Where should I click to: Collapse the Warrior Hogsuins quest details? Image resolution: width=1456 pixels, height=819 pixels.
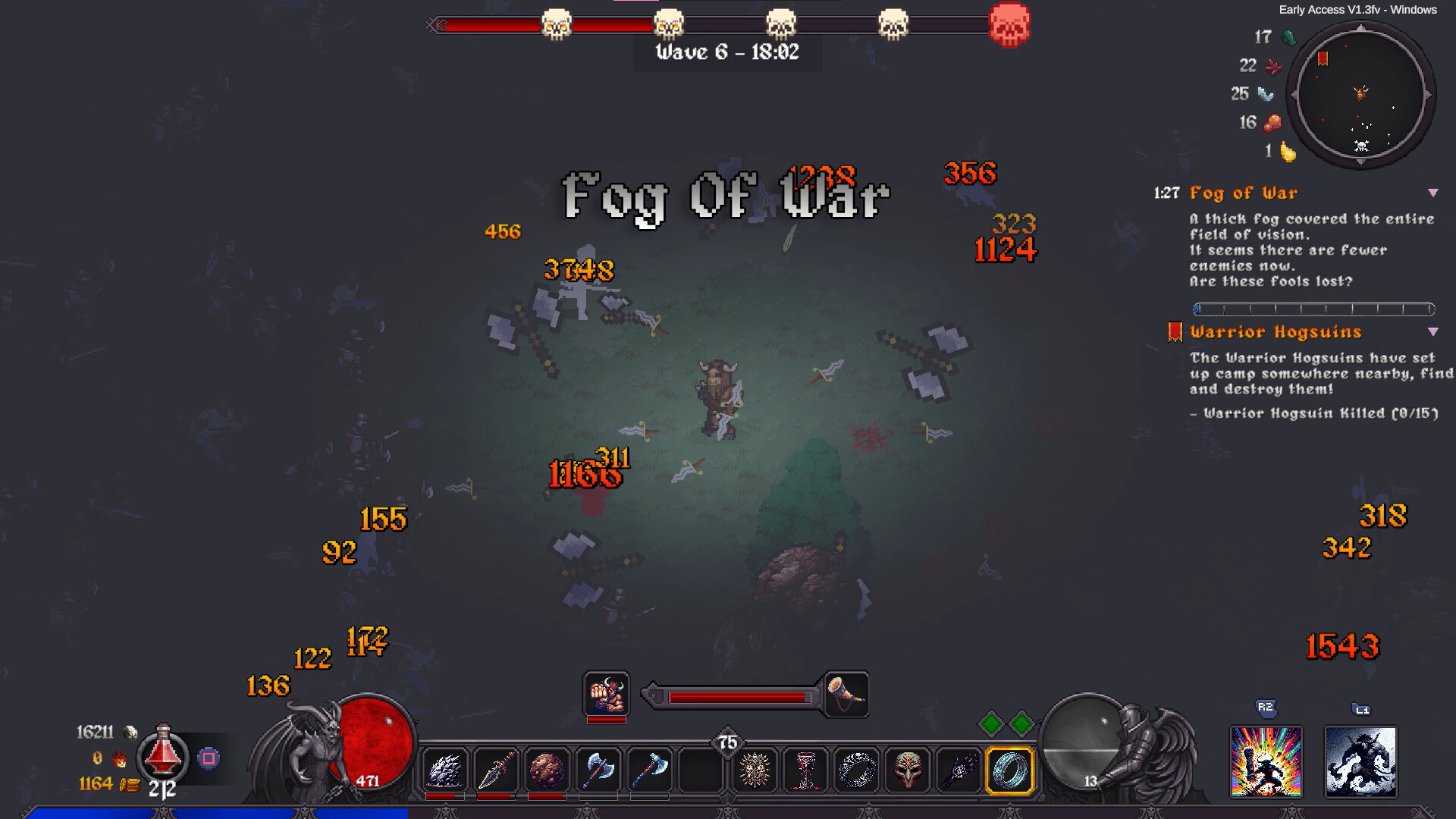[1433, 332]
